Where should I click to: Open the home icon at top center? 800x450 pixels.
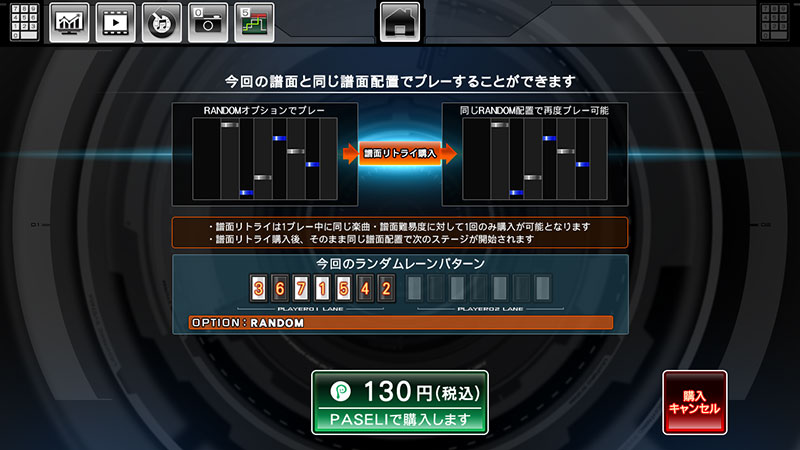pyautogui.click(x=400, y=22)
